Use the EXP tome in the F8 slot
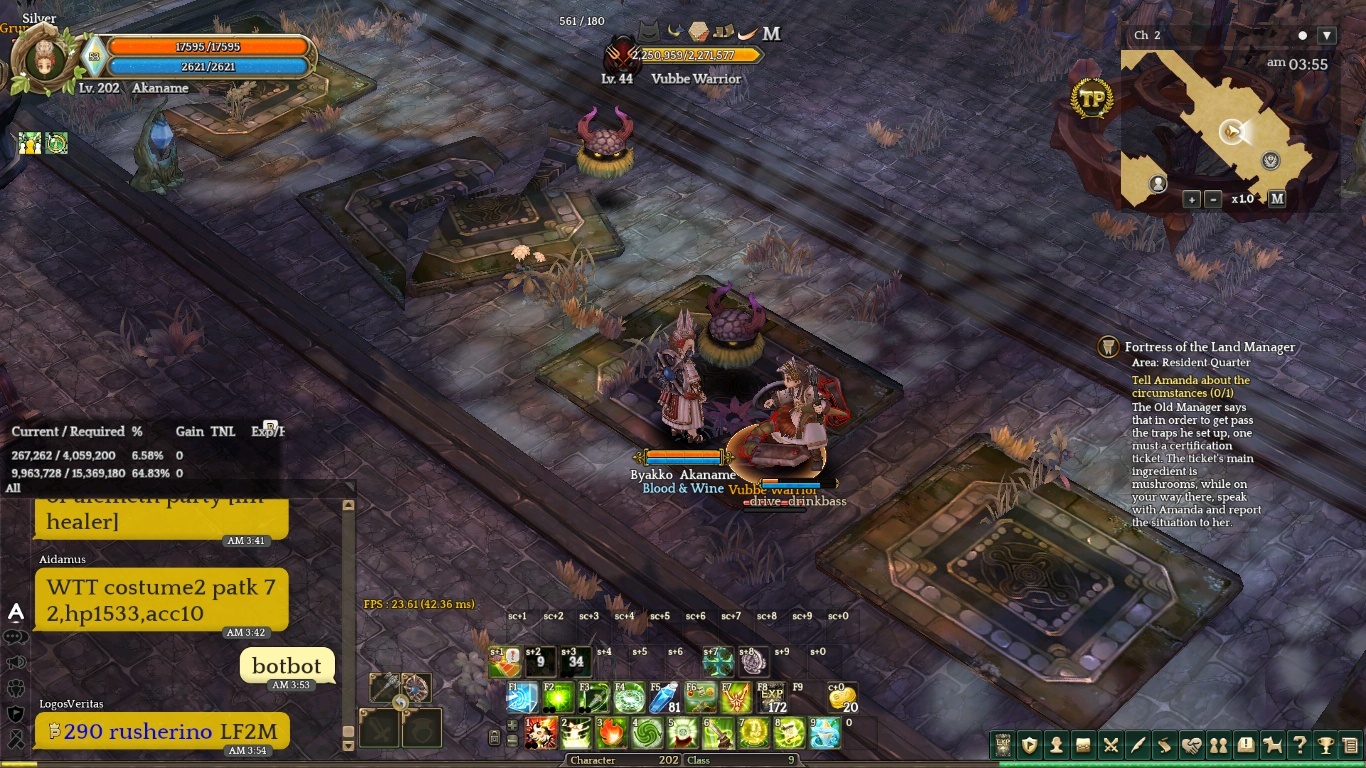This screenshot has width=1366, height=768. coord(772,696)
